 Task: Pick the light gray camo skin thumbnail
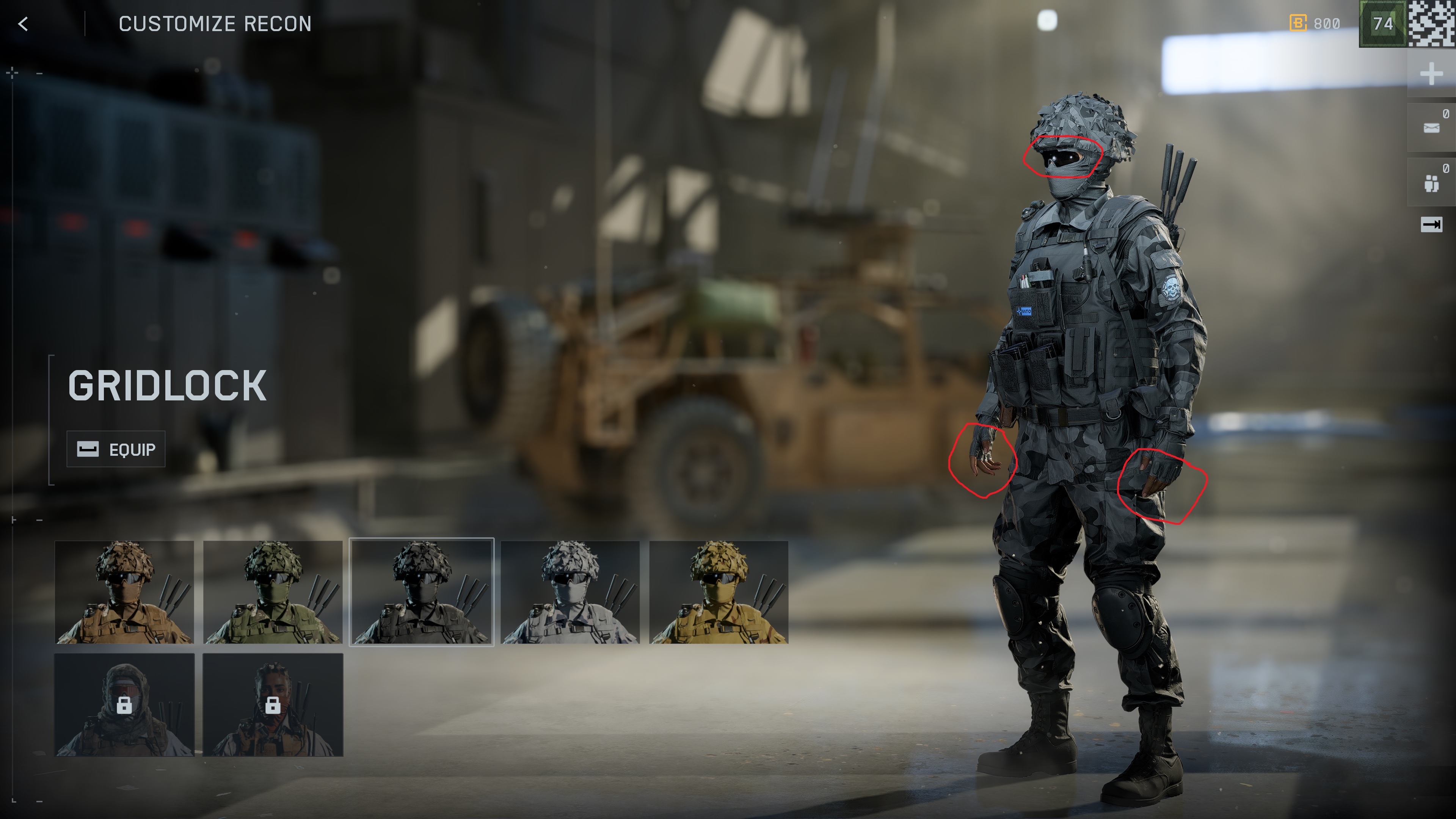pyautogui.click(x=570, y=592)
